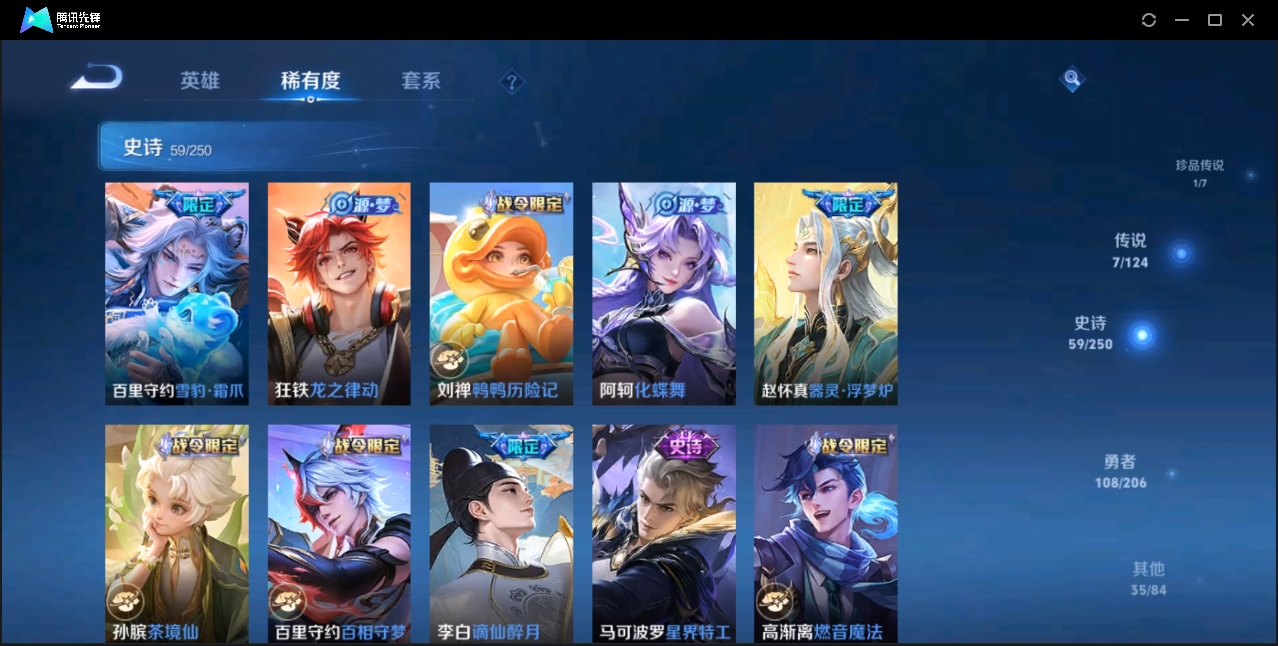Jump to 珍品传说 rarity section

(x=1200, y=173)
